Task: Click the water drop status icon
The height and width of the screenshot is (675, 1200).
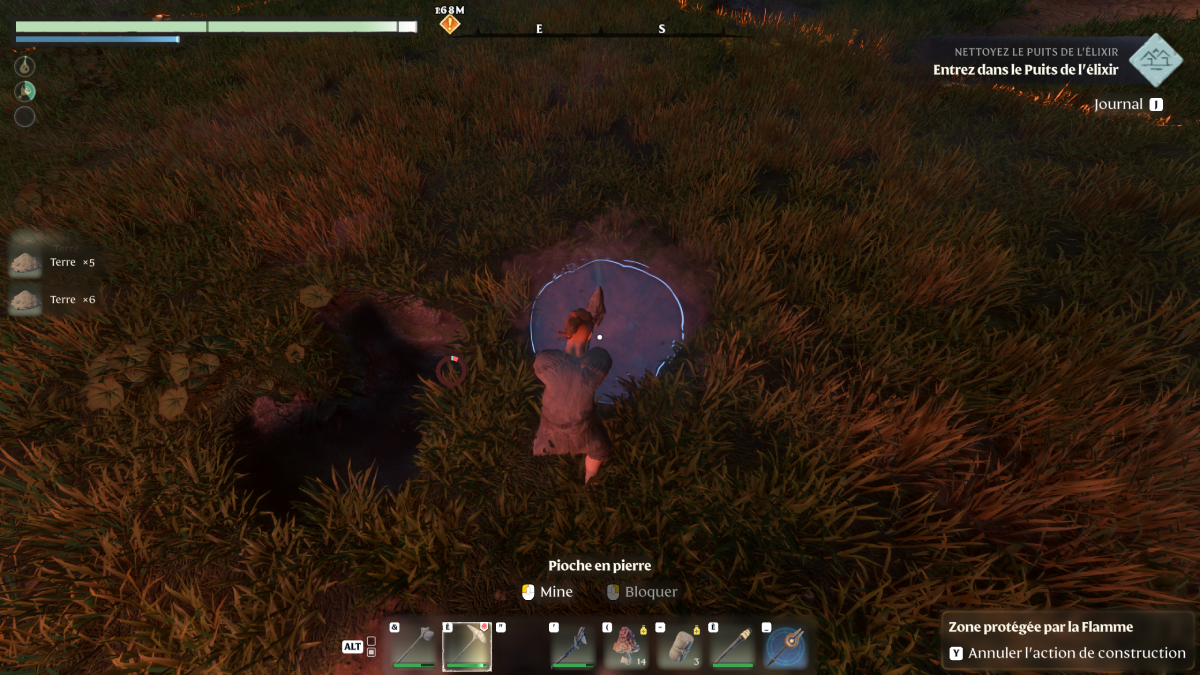Action: pyautogui.click(x=25, y=66)
